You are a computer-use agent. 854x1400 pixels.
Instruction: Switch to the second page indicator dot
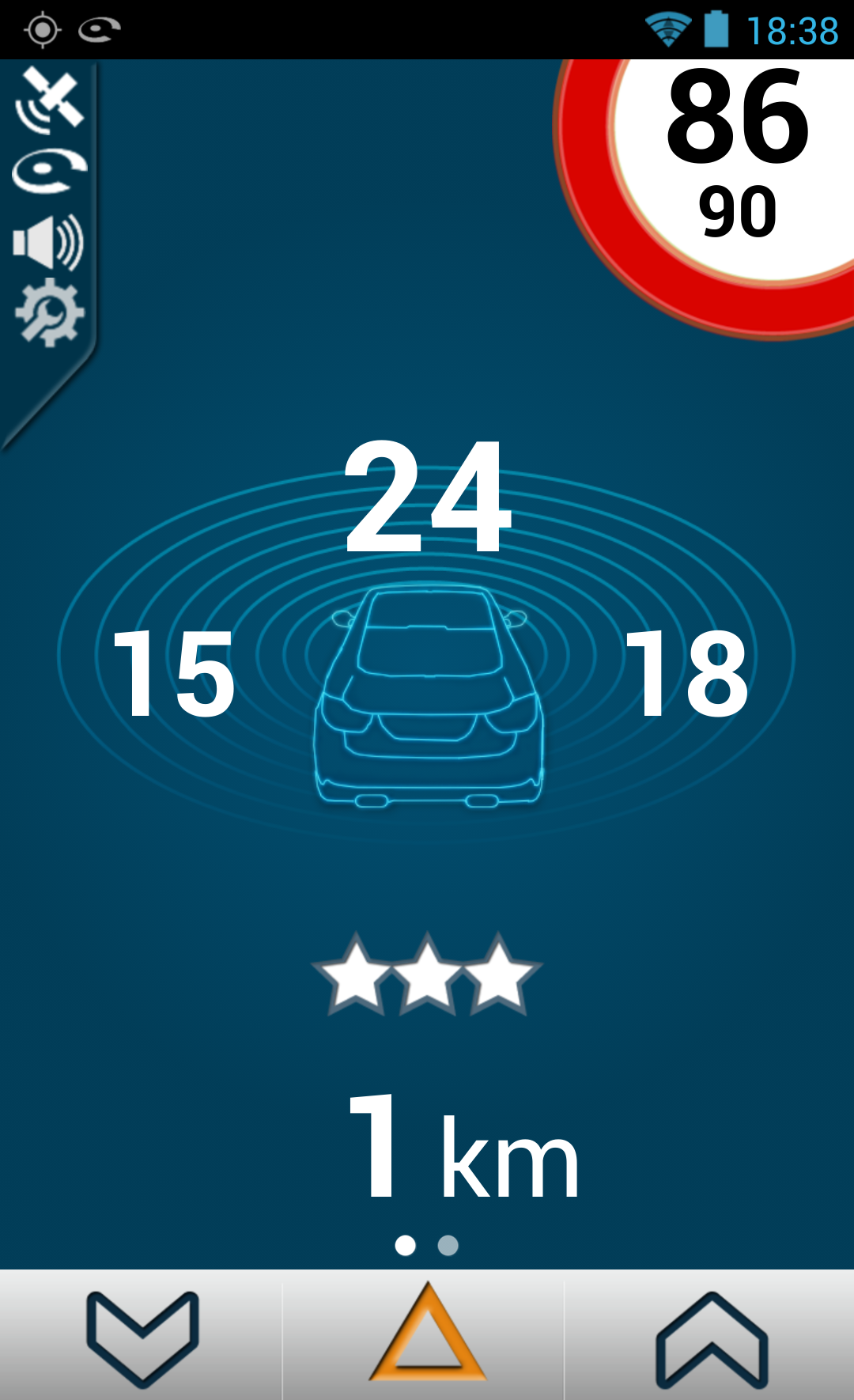[x=448, y=1246]
